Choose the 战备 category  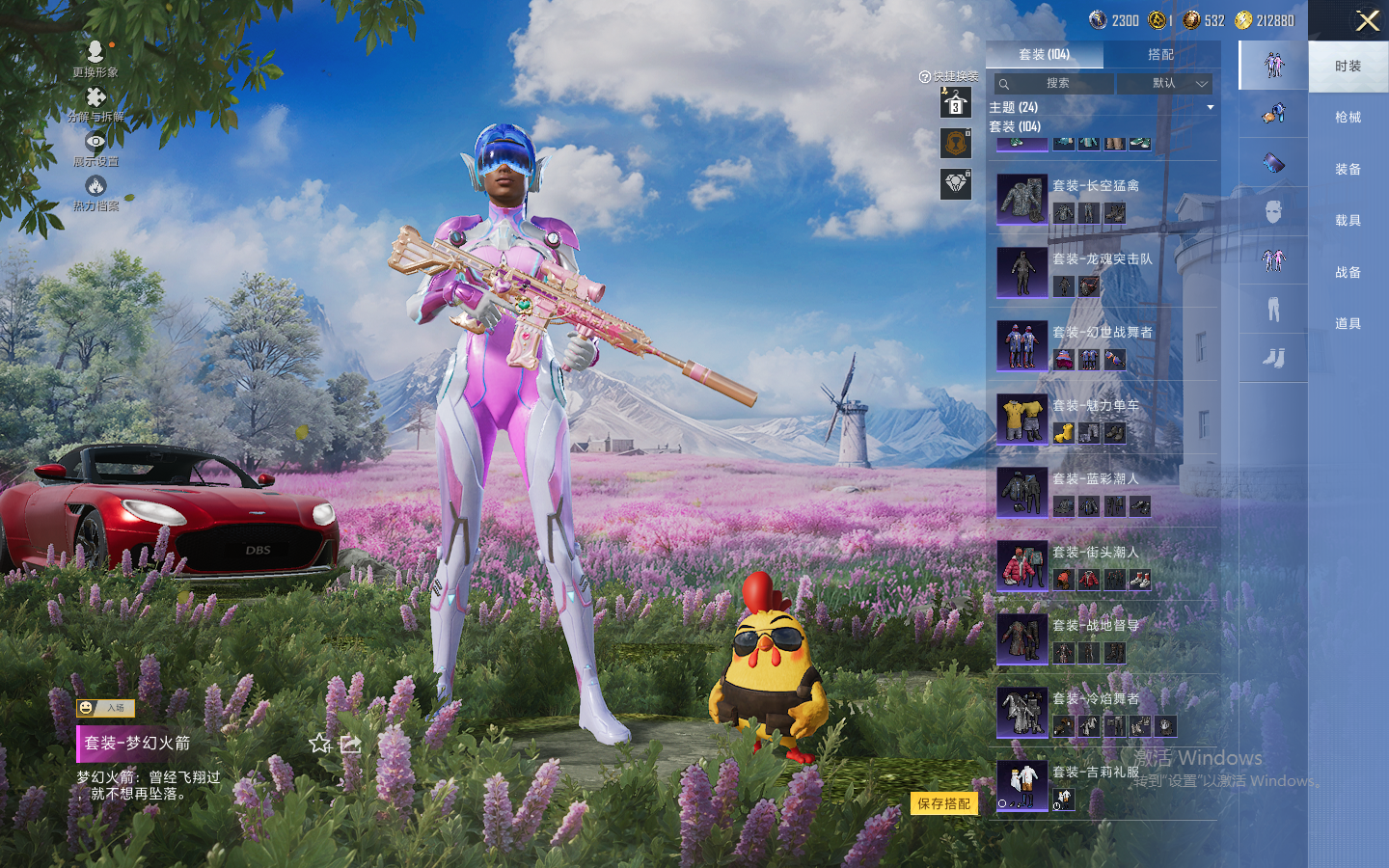tap(1348, 273)
